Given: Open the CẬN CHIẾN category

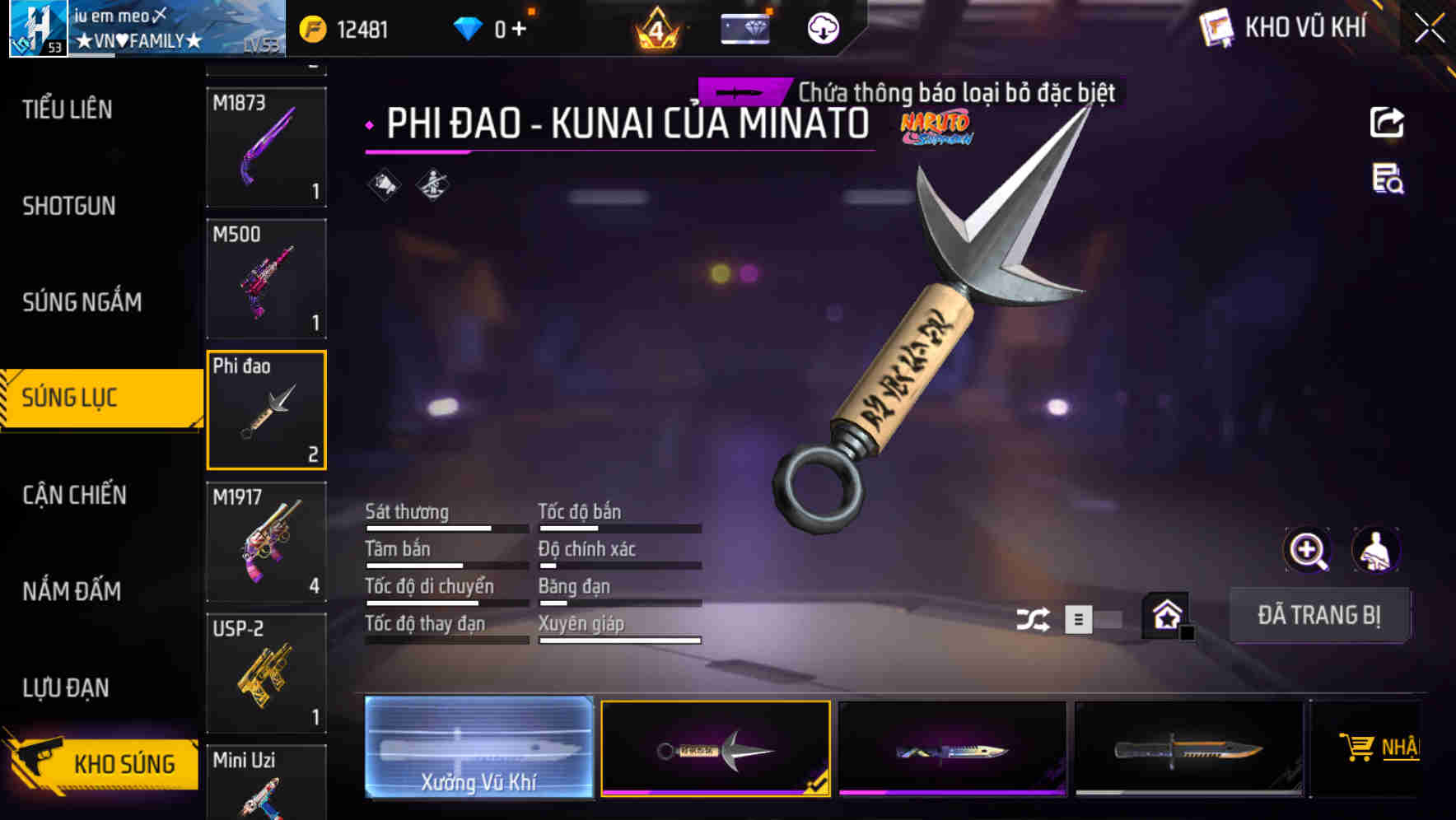Looking at the screenshot, I should 74,496.
